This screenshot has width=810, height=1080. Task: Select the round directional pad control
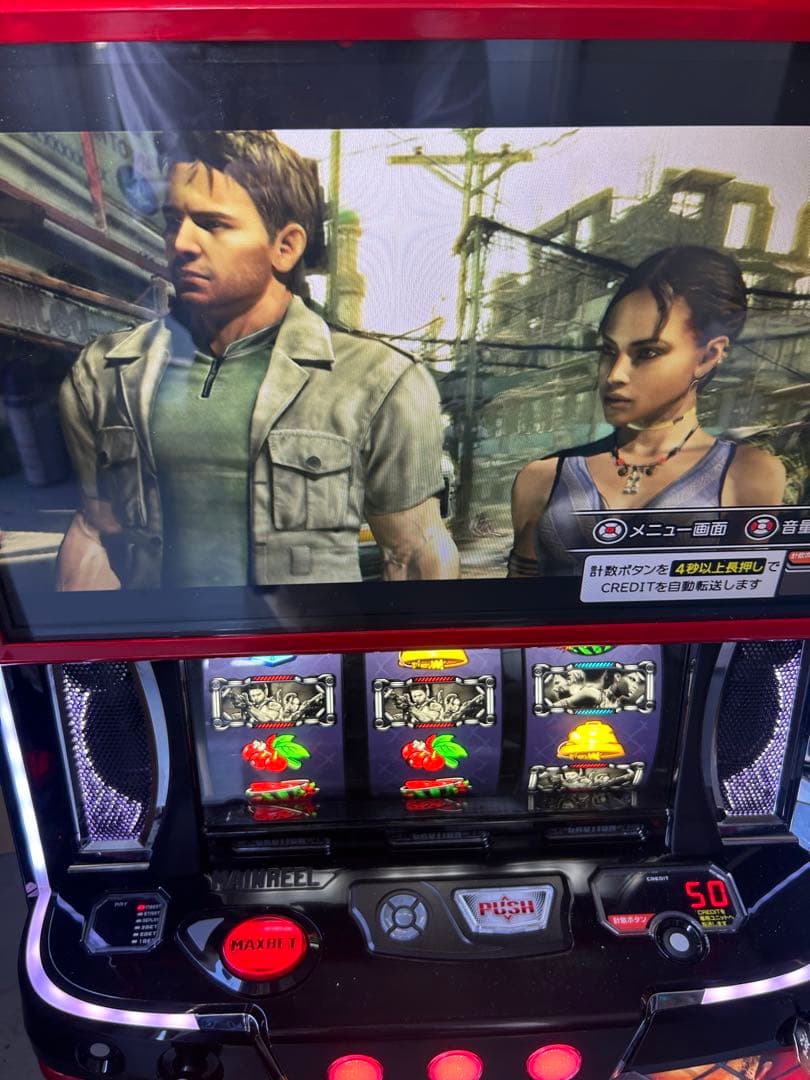[x=403, y=915]
